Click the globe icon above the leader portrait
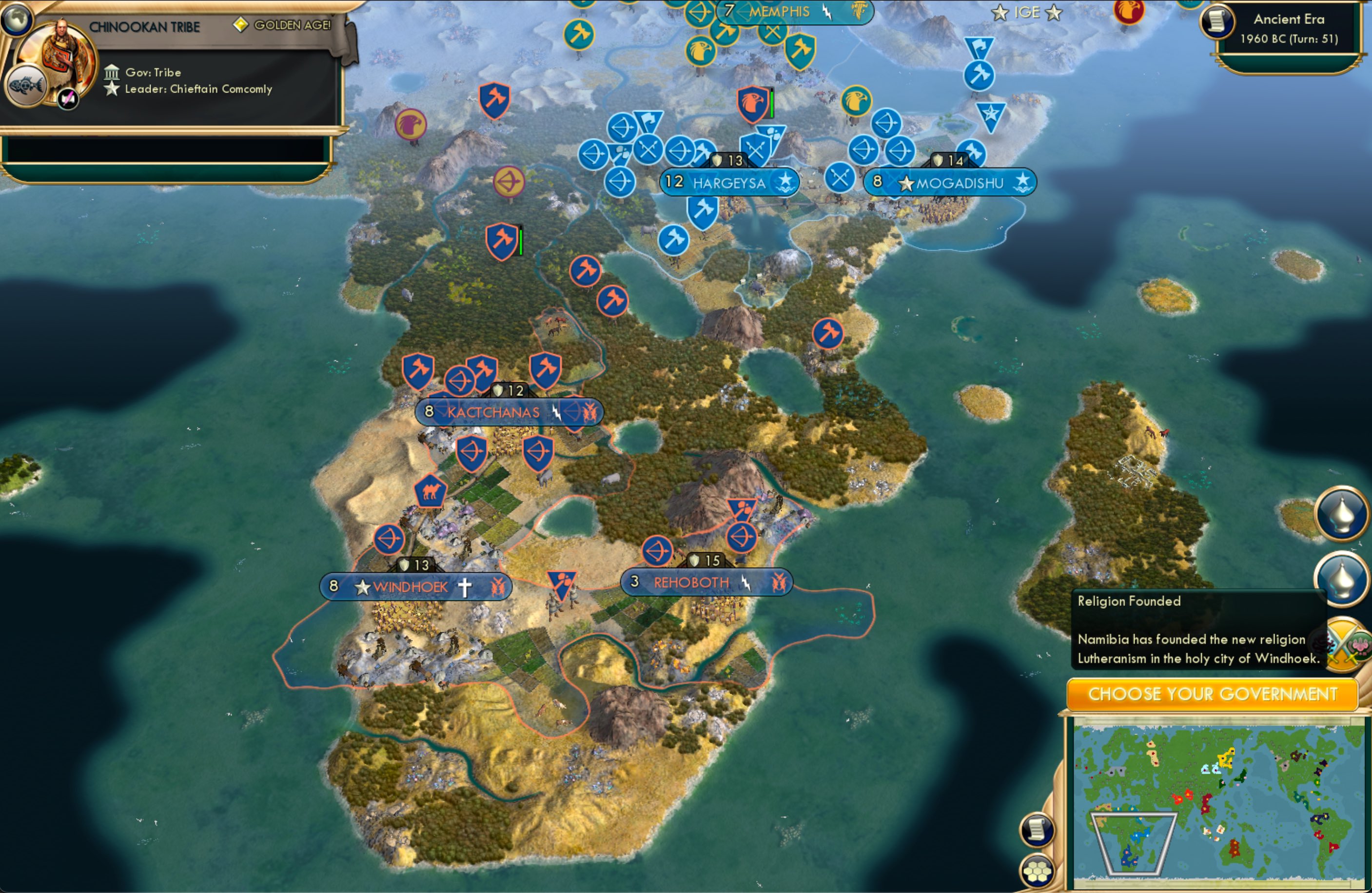The width and height of the screenshot is (1372, 893). (17, 20)
